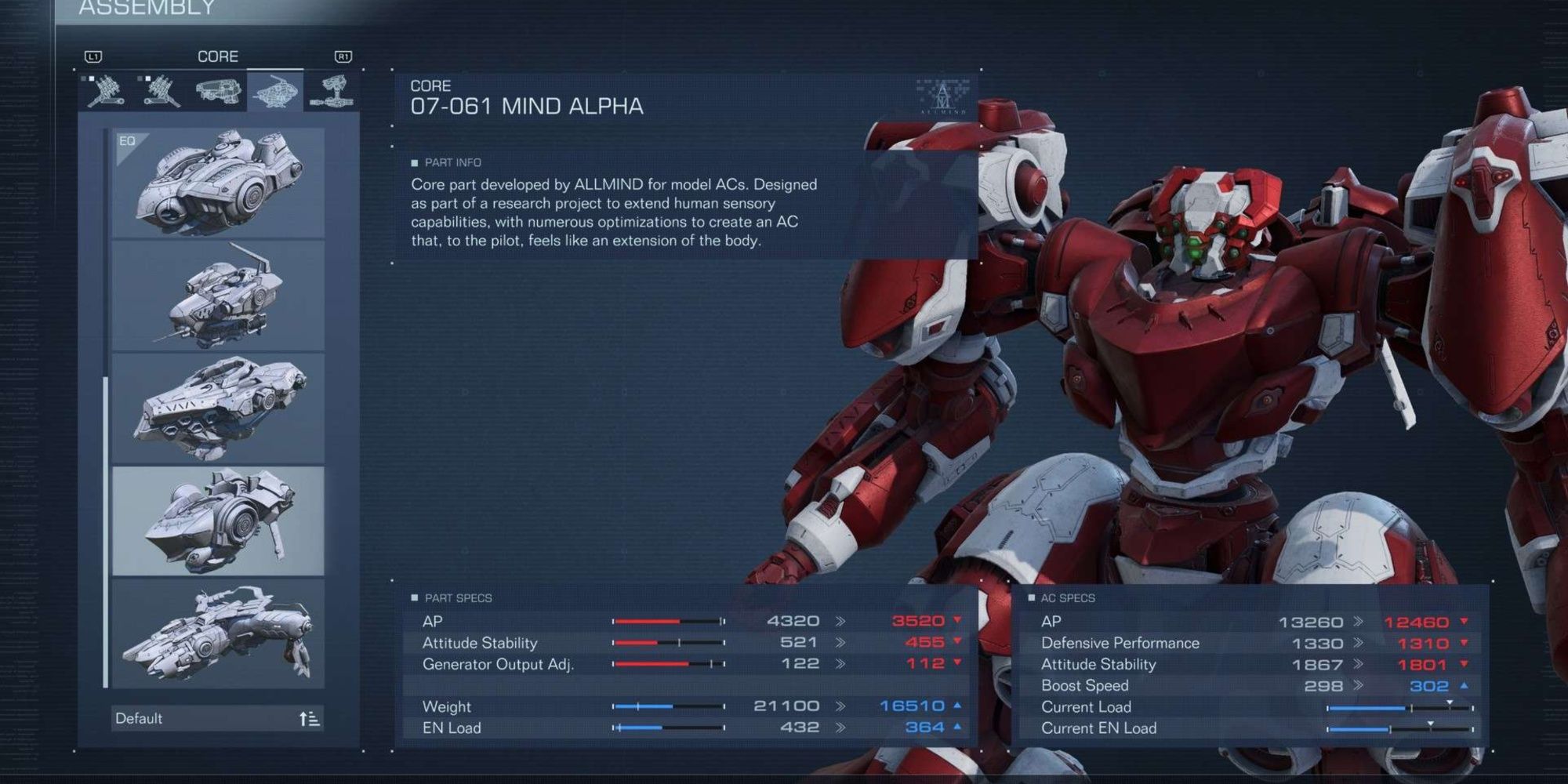Select the right arm unit category icon
1568x784 pixels.
[105, 92]
